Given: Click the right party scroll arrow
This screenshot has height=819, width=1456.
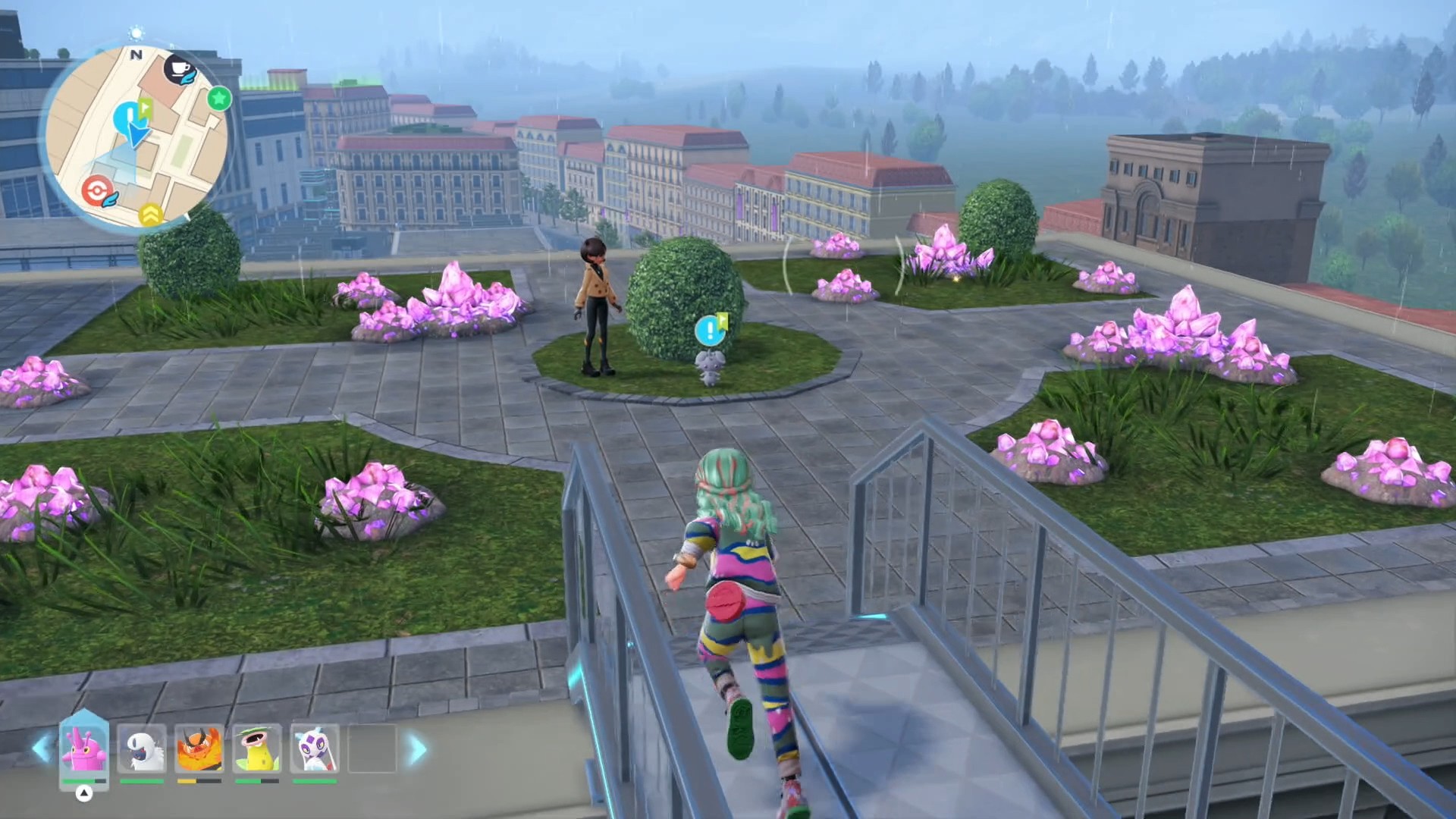Looking at the screenshot, I should [418, 749].
